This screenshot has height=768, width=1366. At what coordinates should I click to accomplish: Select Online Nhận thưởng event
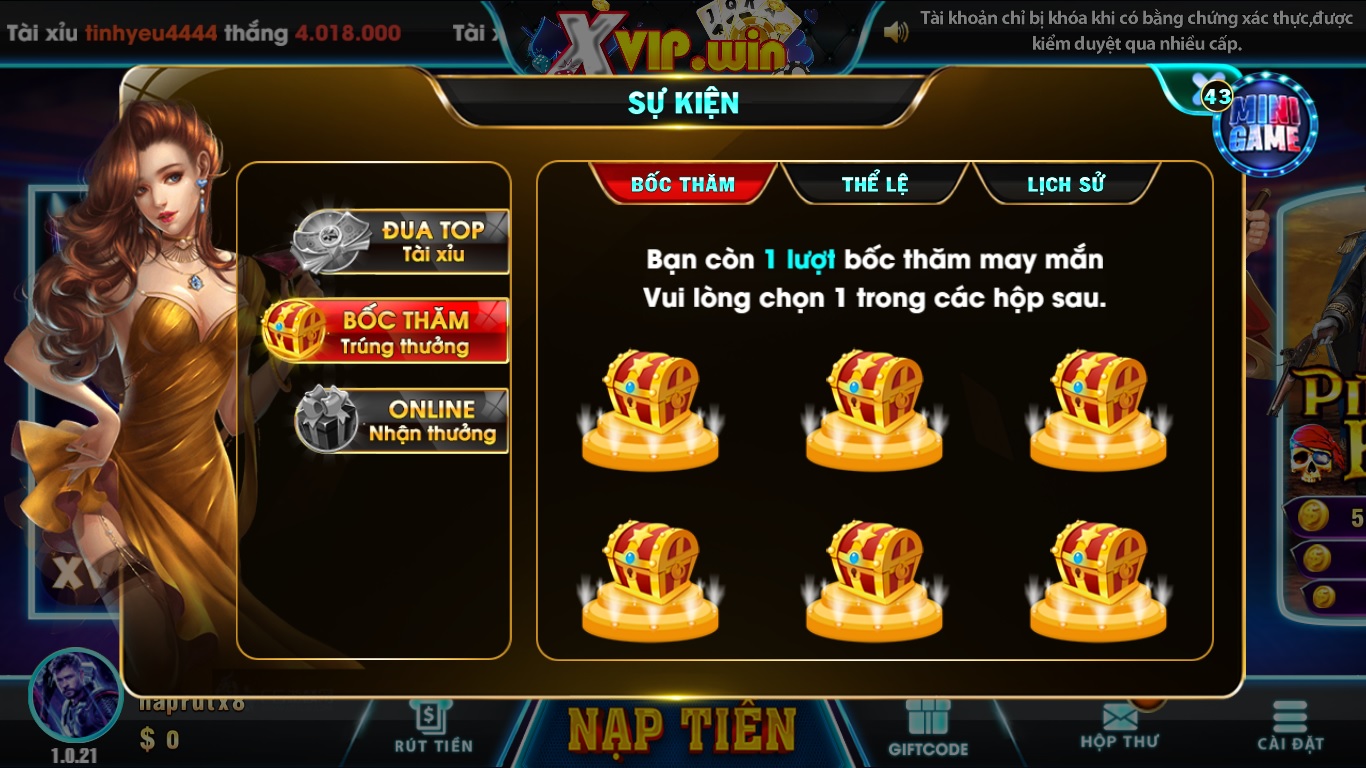pos(398,419)
